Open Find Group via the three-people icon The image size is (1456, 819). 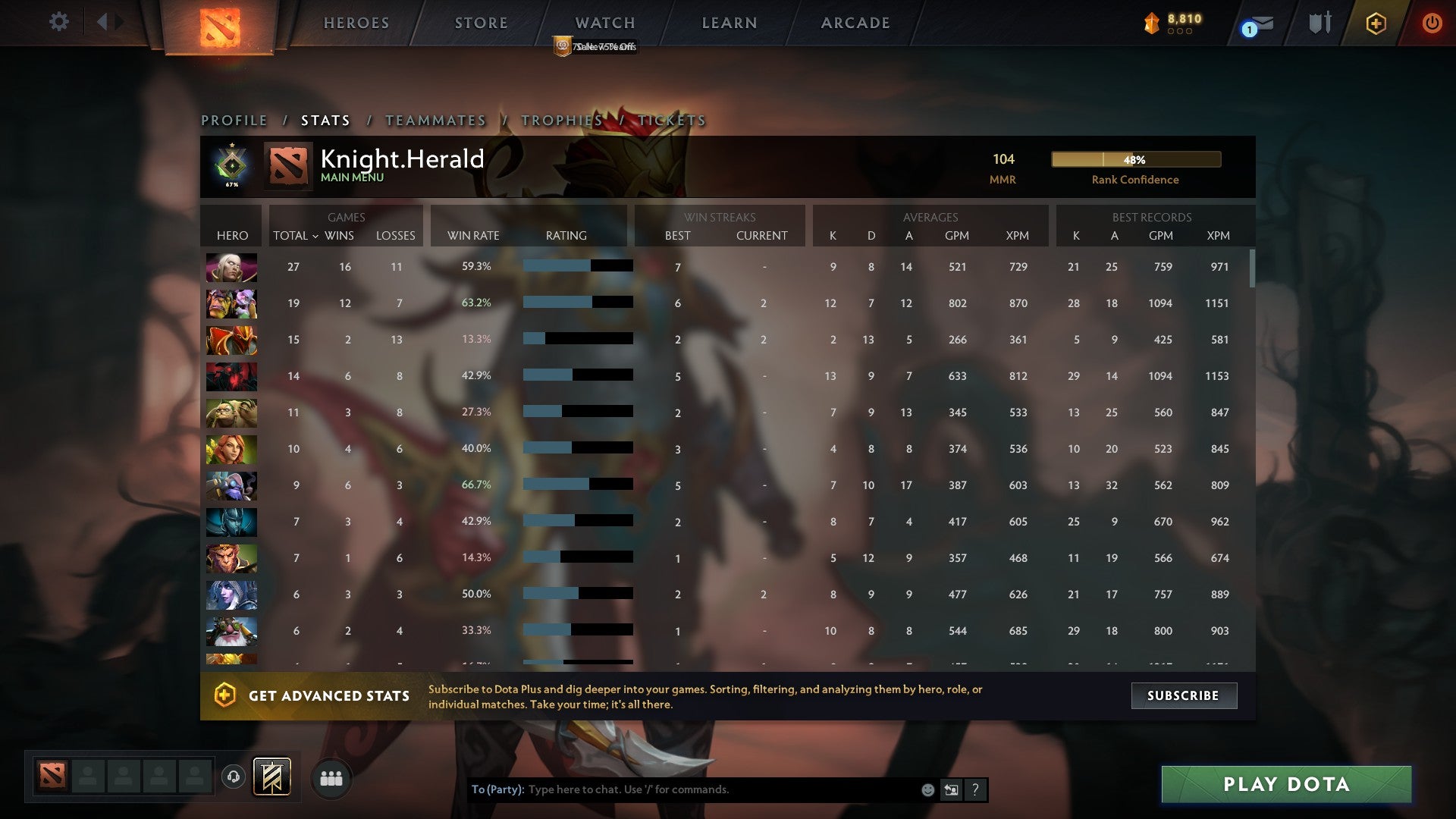click(331, 777)
